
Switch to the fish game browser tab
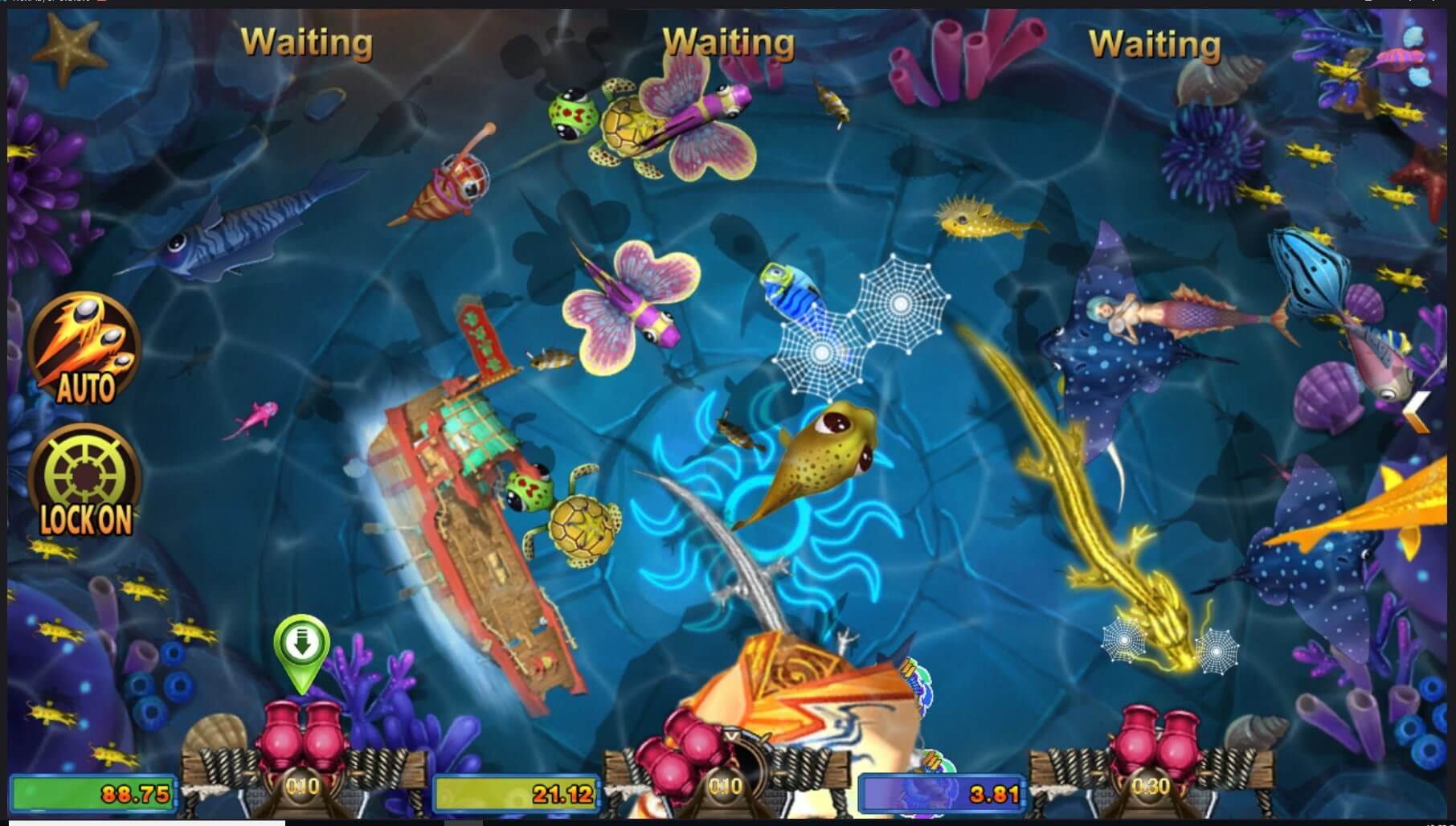[48, 3]
